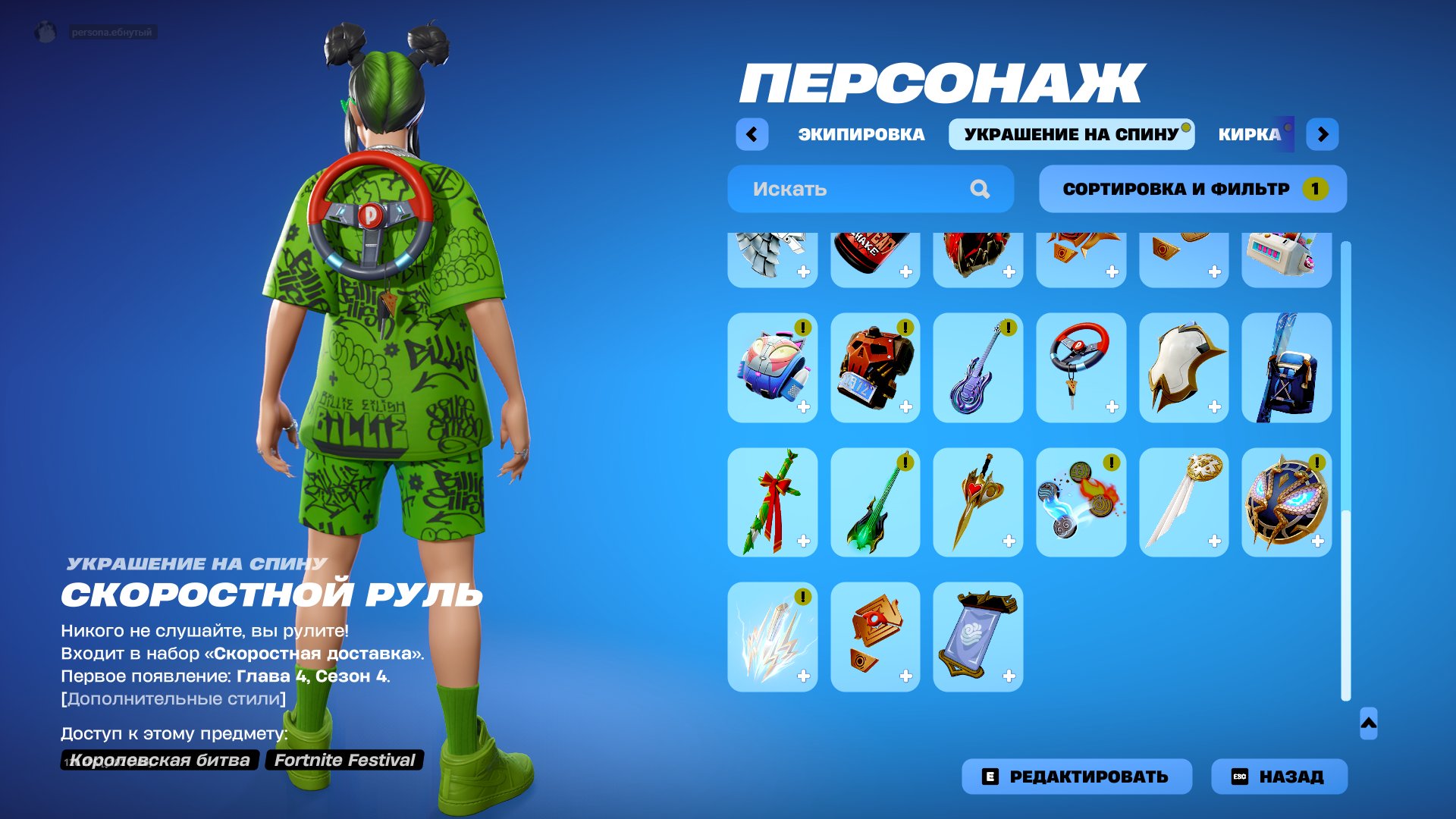Open the search magnifier icon
Screen dimensions: 1456x819
tap(981, 189)
